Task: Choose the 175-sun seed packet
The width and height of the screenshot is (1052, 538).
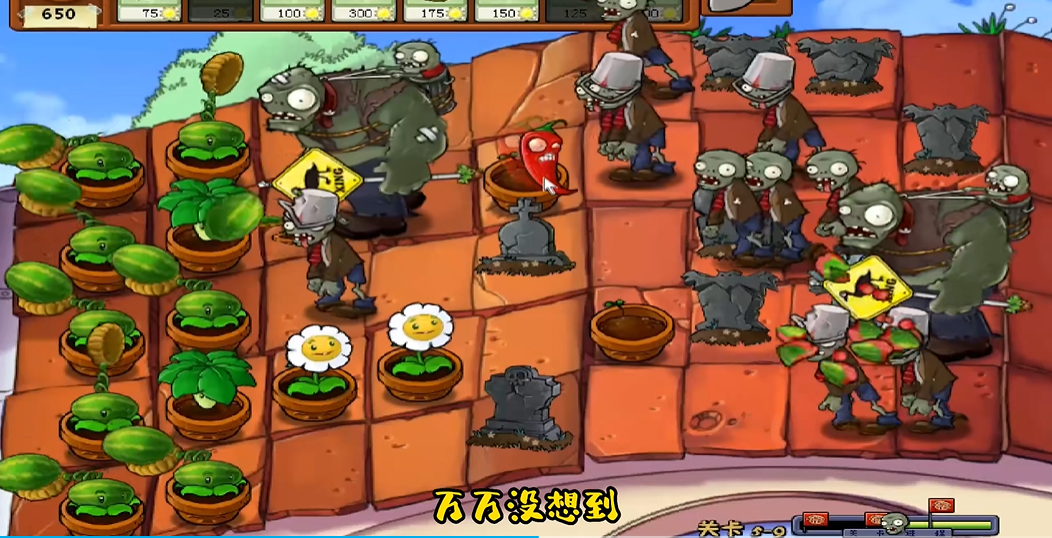Action: pos(436,10)
